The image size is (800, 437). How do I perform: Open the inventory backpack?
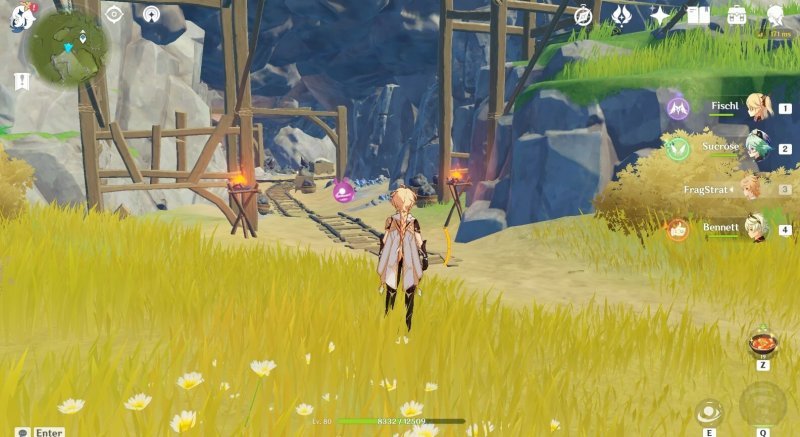pyautogui.click(x=737, y=15)
